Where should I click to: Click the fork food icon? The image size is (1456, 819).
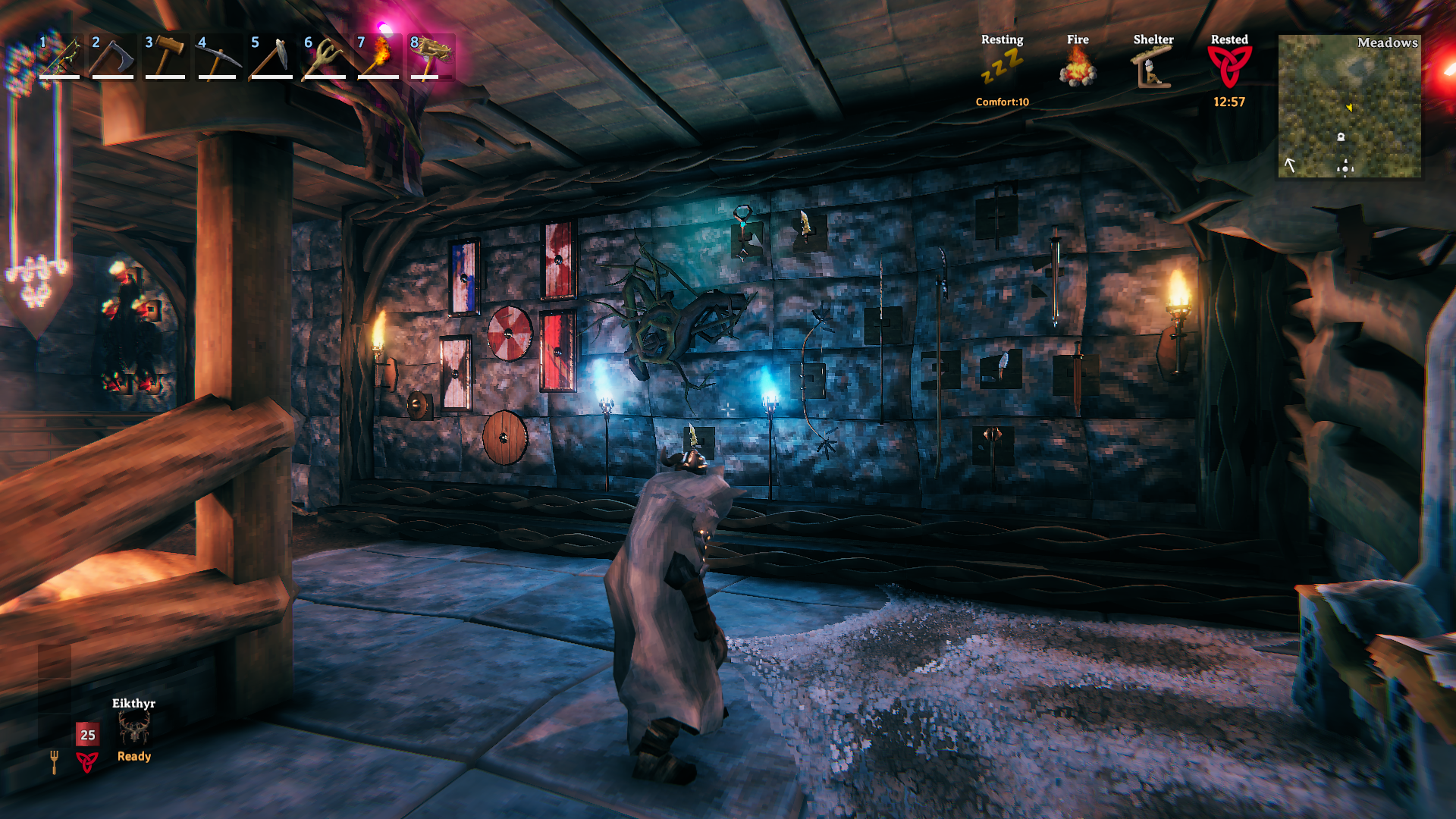tap(54, 761)
